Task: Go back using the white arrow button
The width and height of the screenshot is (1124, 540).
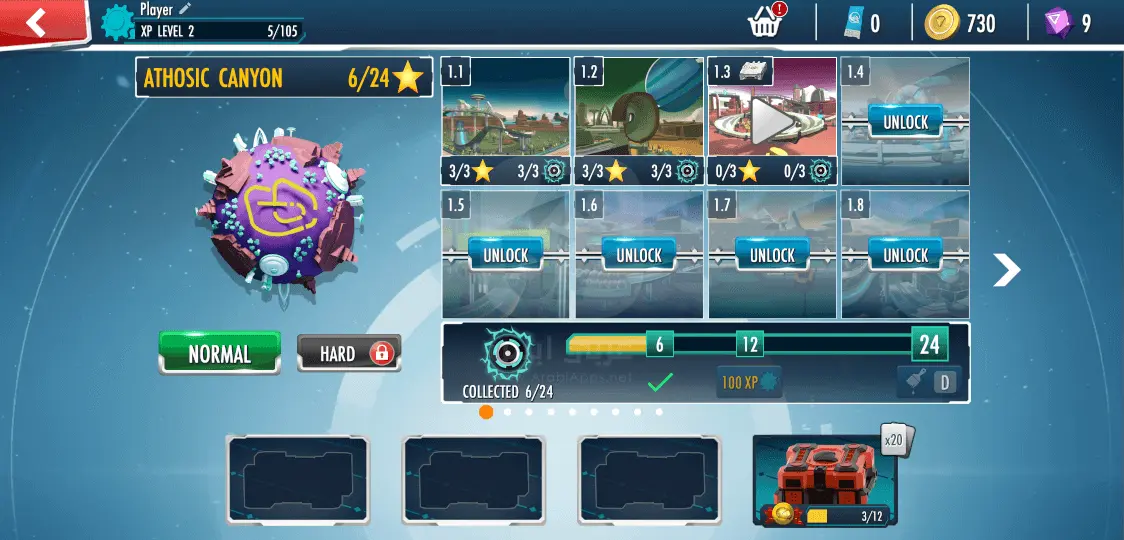Action: click(37, 21)
